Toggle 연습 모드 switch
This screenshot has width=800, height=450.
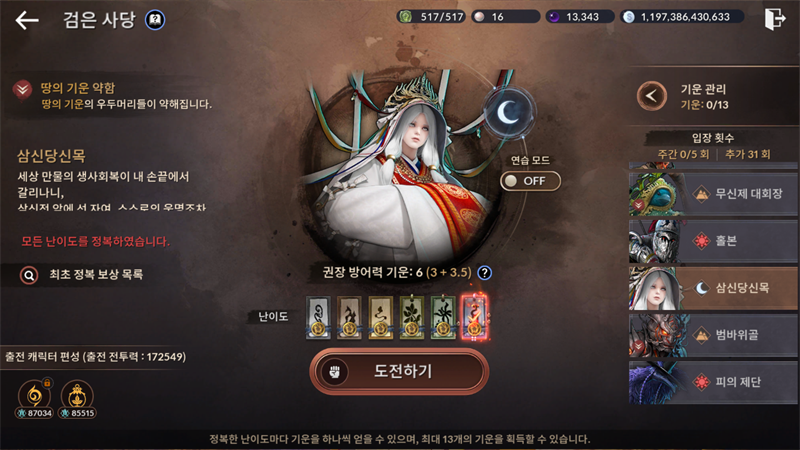tap(530, 181)
